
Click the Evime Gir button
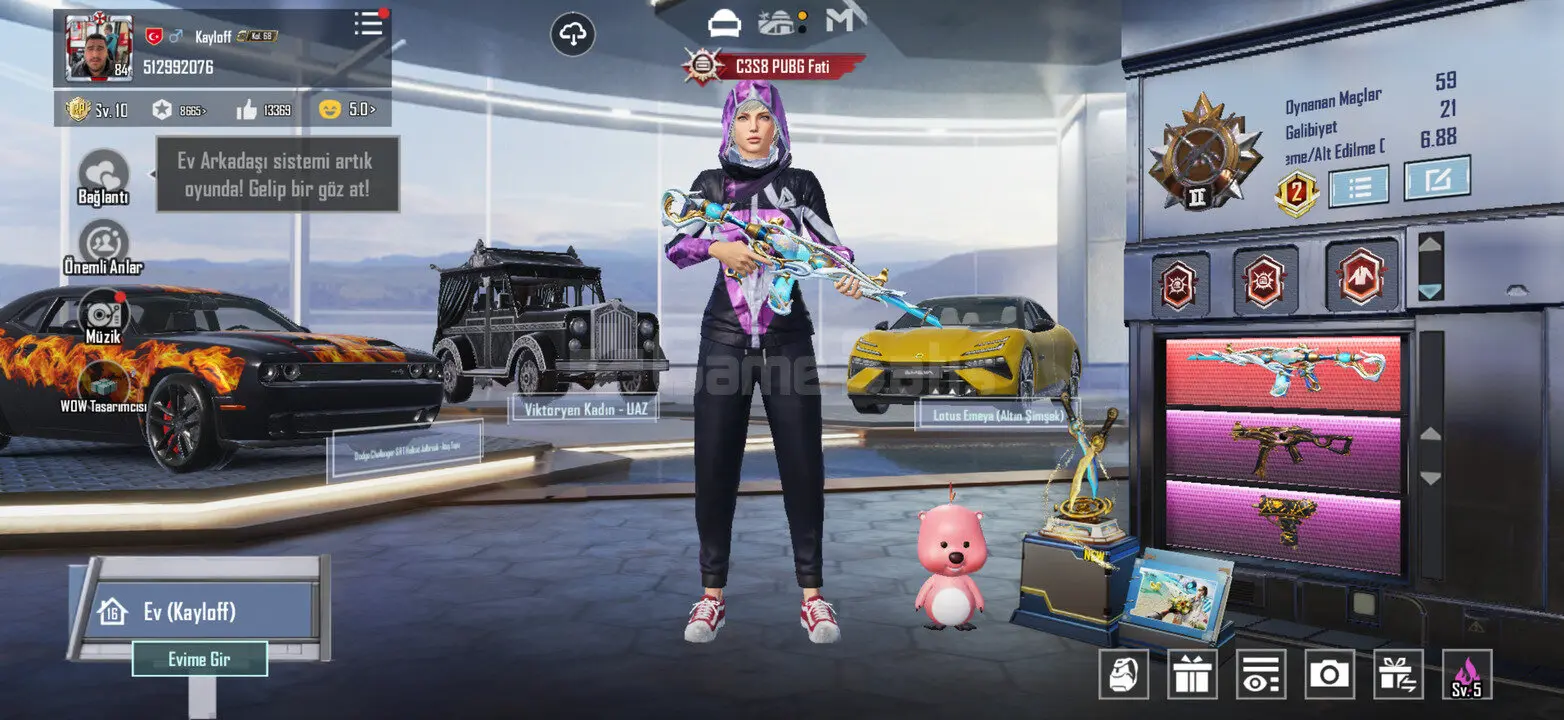point(200,660)
